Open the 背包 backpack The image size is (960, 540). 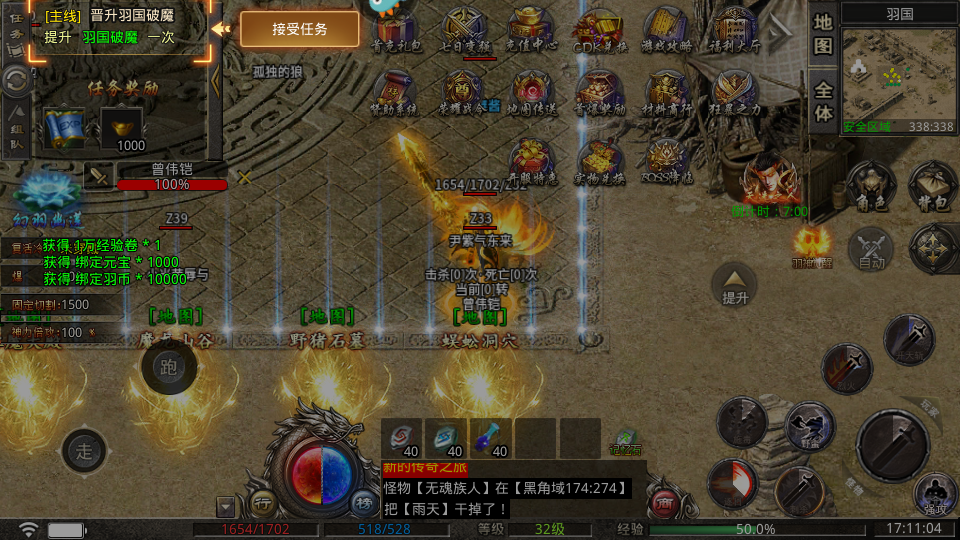pyautogui.click(x=932, y=185)
